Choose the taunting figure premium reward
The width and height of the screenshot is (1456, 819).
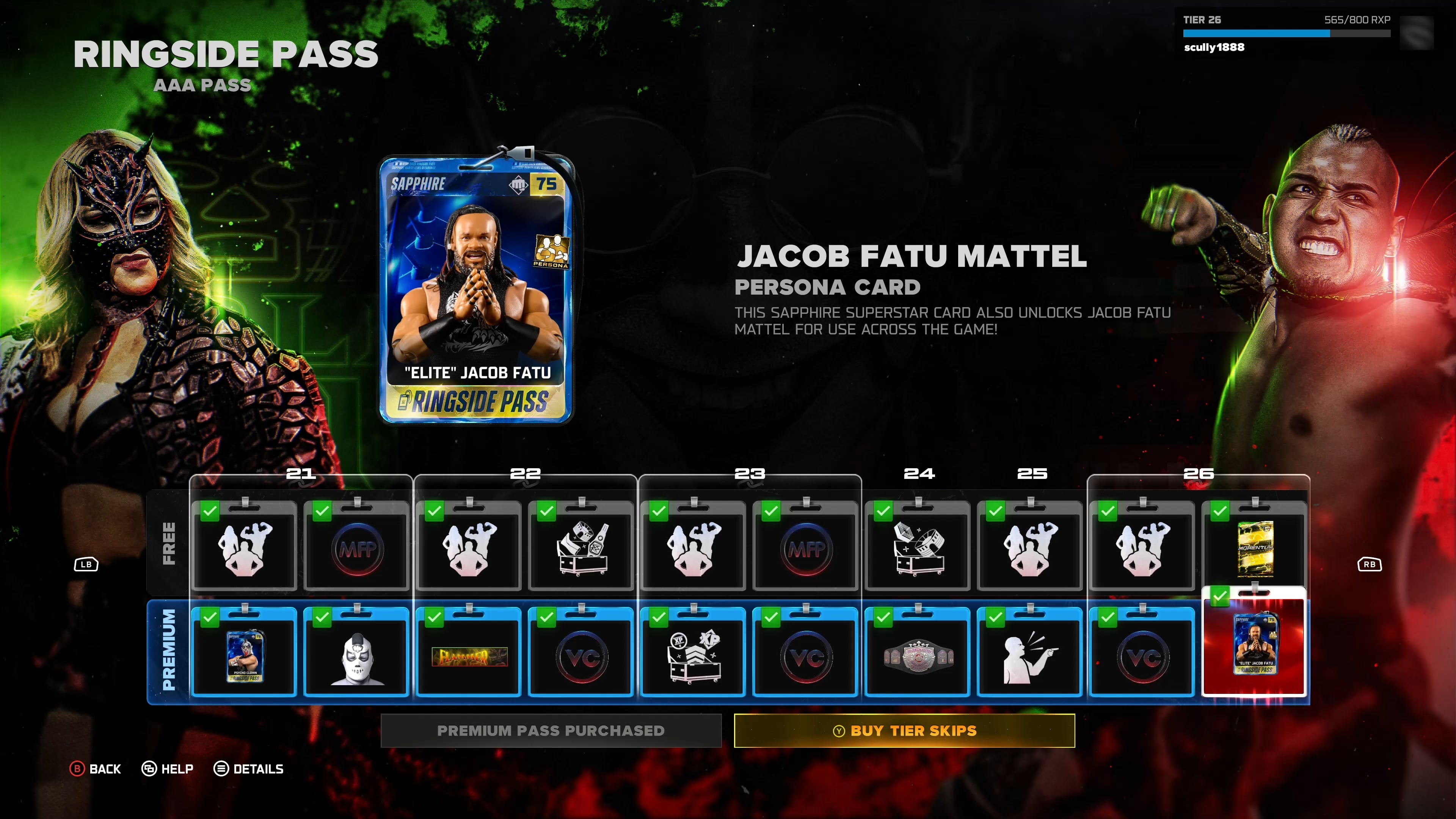coord(1030,656)
